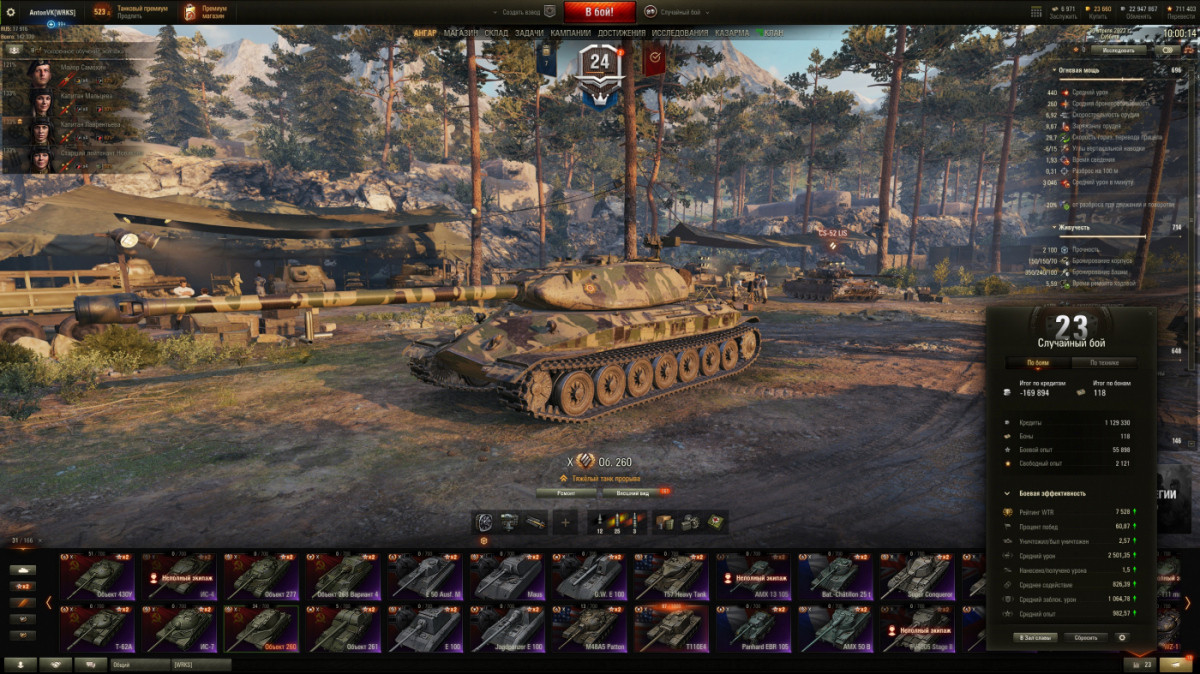Open the «Исследования» tab
The width and height of the screenshot is (1200, 674).
[680, 33]
